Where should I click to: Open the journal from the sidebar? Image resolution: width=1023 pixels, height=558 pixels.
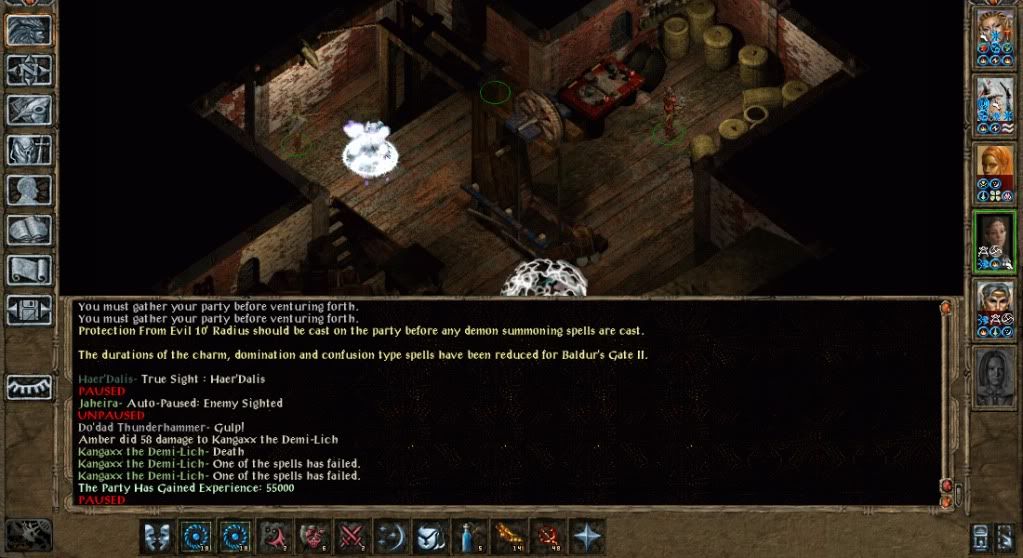coord(28,109)
